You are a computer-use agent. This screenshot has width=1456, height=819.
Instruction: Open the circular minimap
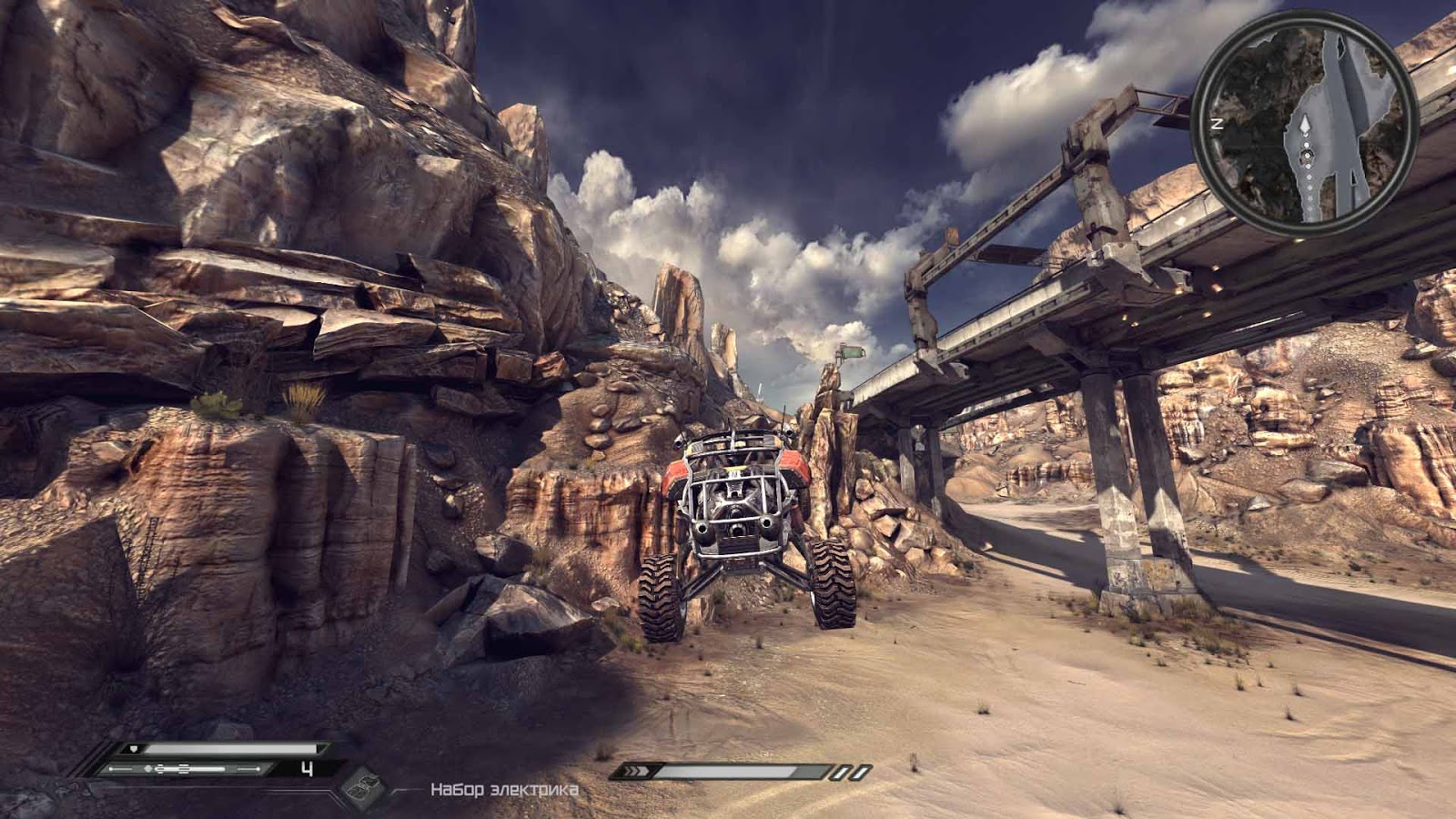(1304, 124)
